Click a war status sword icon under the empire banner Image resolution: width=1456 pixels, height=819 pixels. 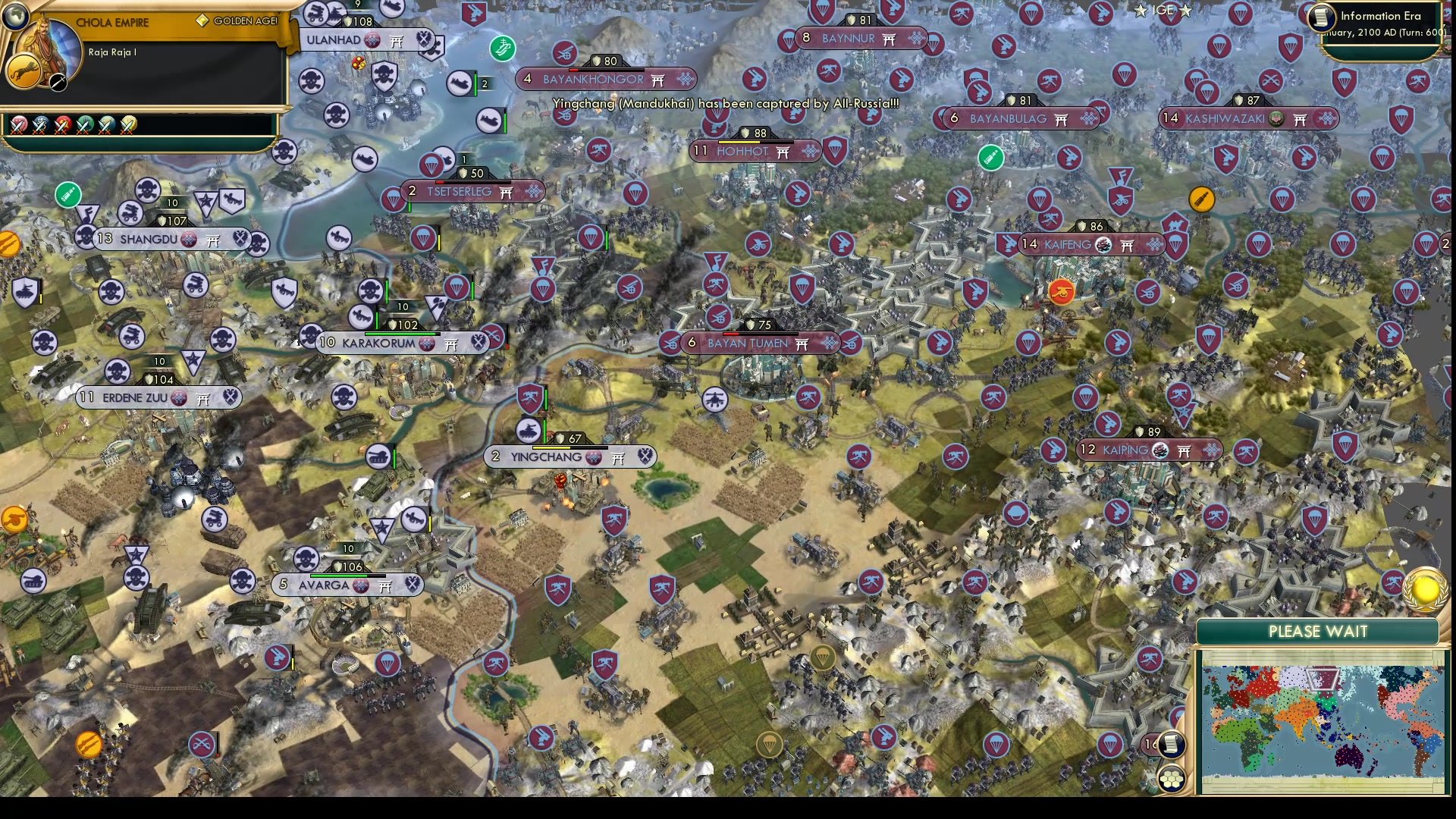[x=19, y=126]
